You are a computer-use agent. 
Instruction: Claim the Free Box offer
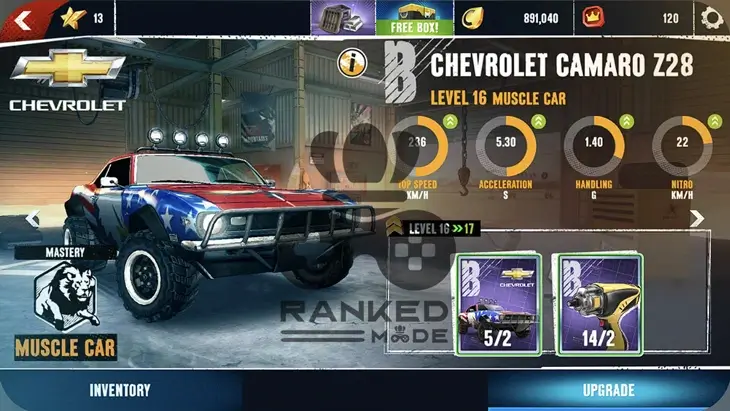[x=403, y=17]
